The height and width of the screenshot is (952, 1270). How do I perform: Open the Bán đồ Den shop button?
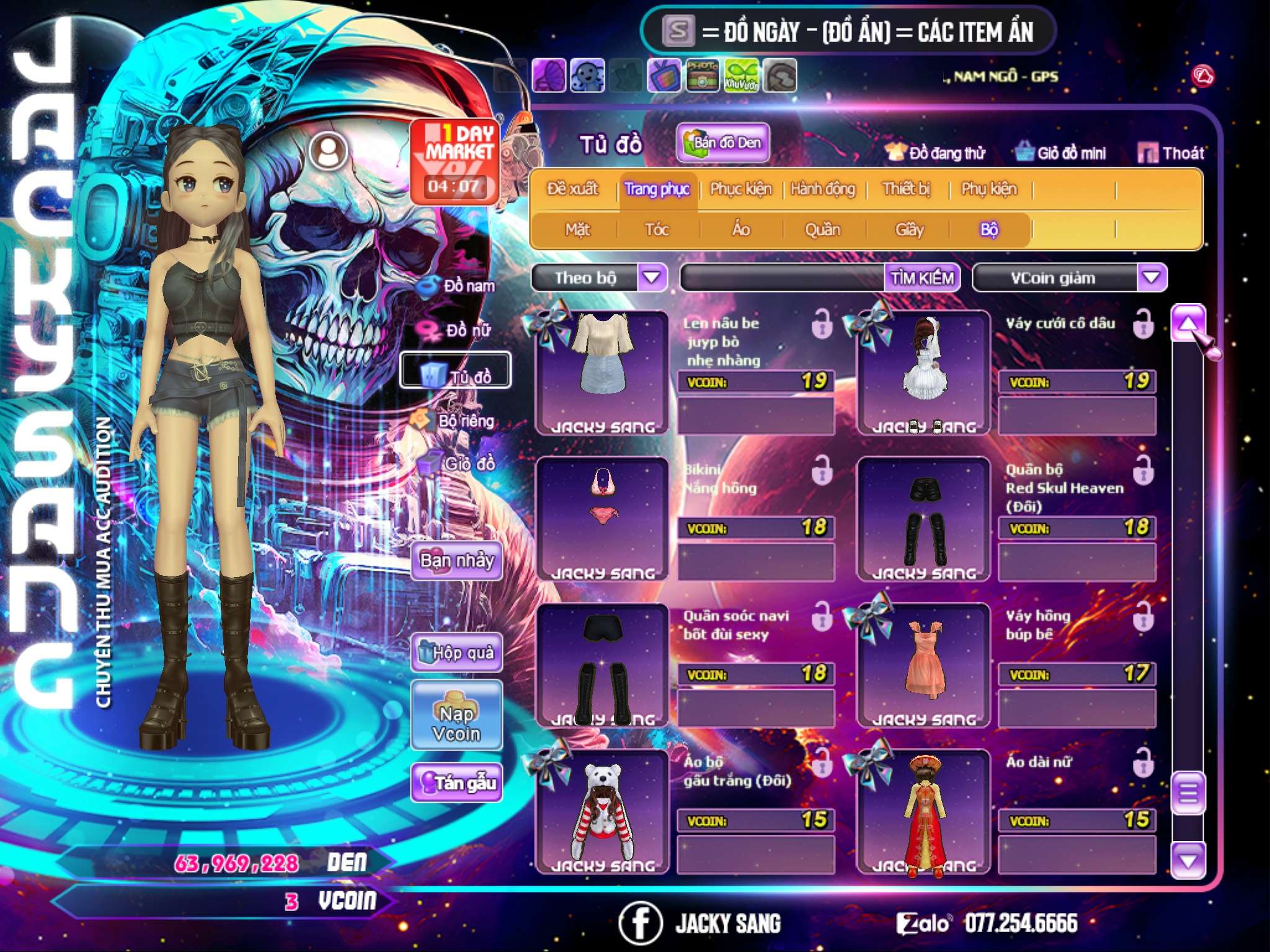coord(723,143)
